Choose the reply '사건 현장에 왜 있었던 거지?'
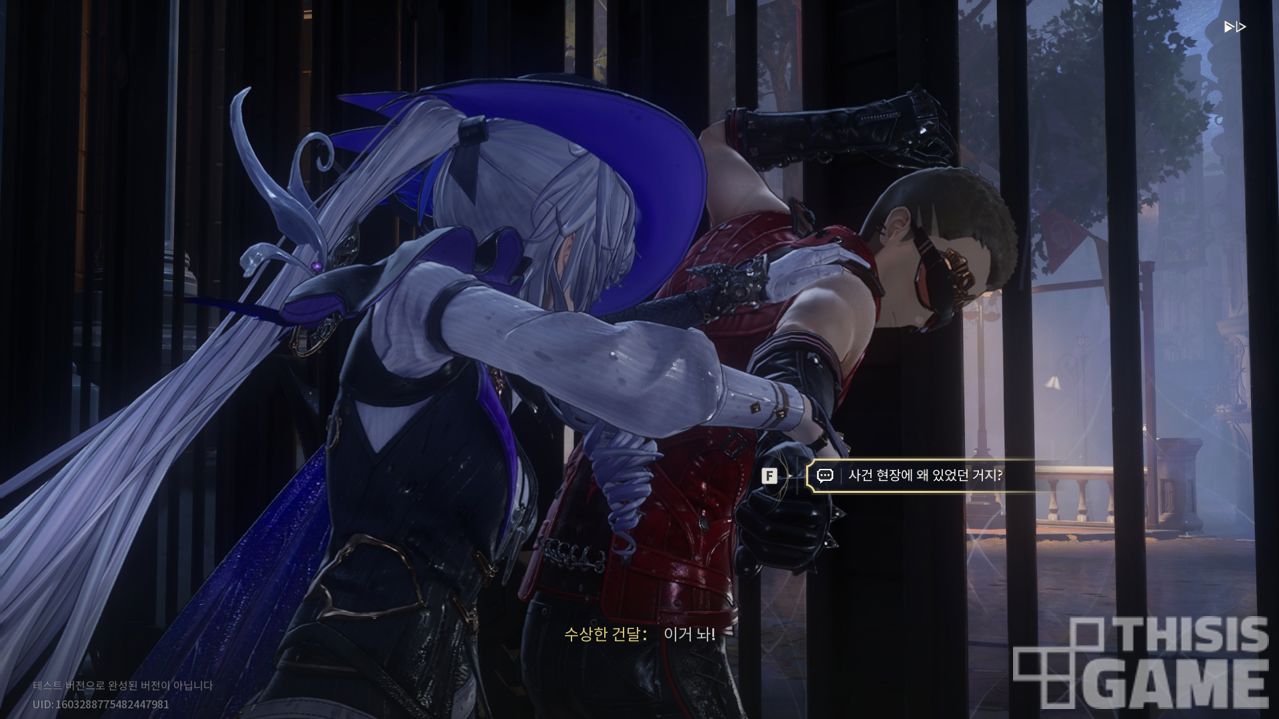 point(923,476)
